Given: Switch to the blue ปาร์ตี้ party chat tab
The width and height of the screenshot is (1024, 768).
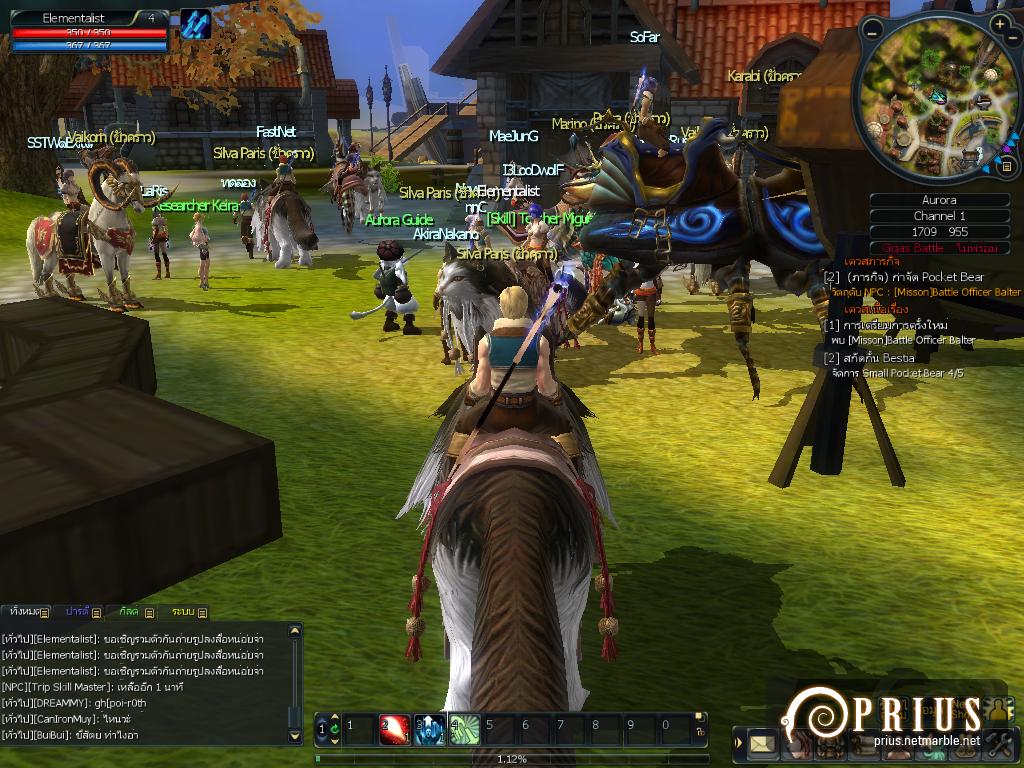Looking at the screenshot, I should (x=79, y=611).
